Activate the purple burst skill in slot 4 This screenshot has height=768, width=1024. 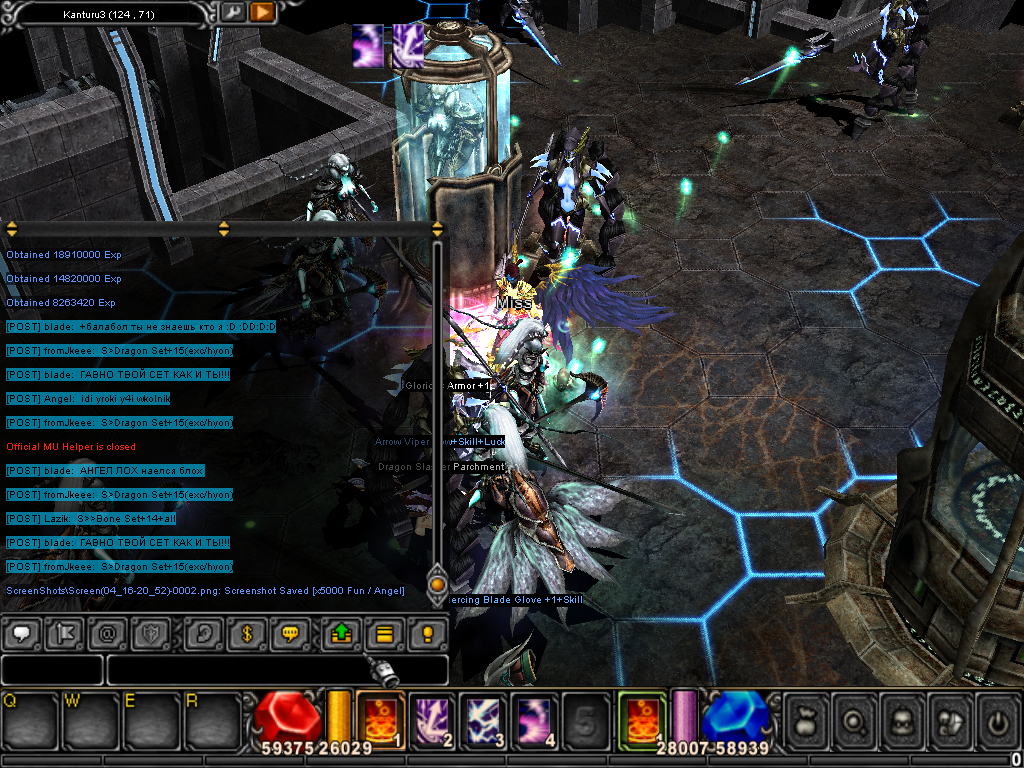[x=535, y=719]
